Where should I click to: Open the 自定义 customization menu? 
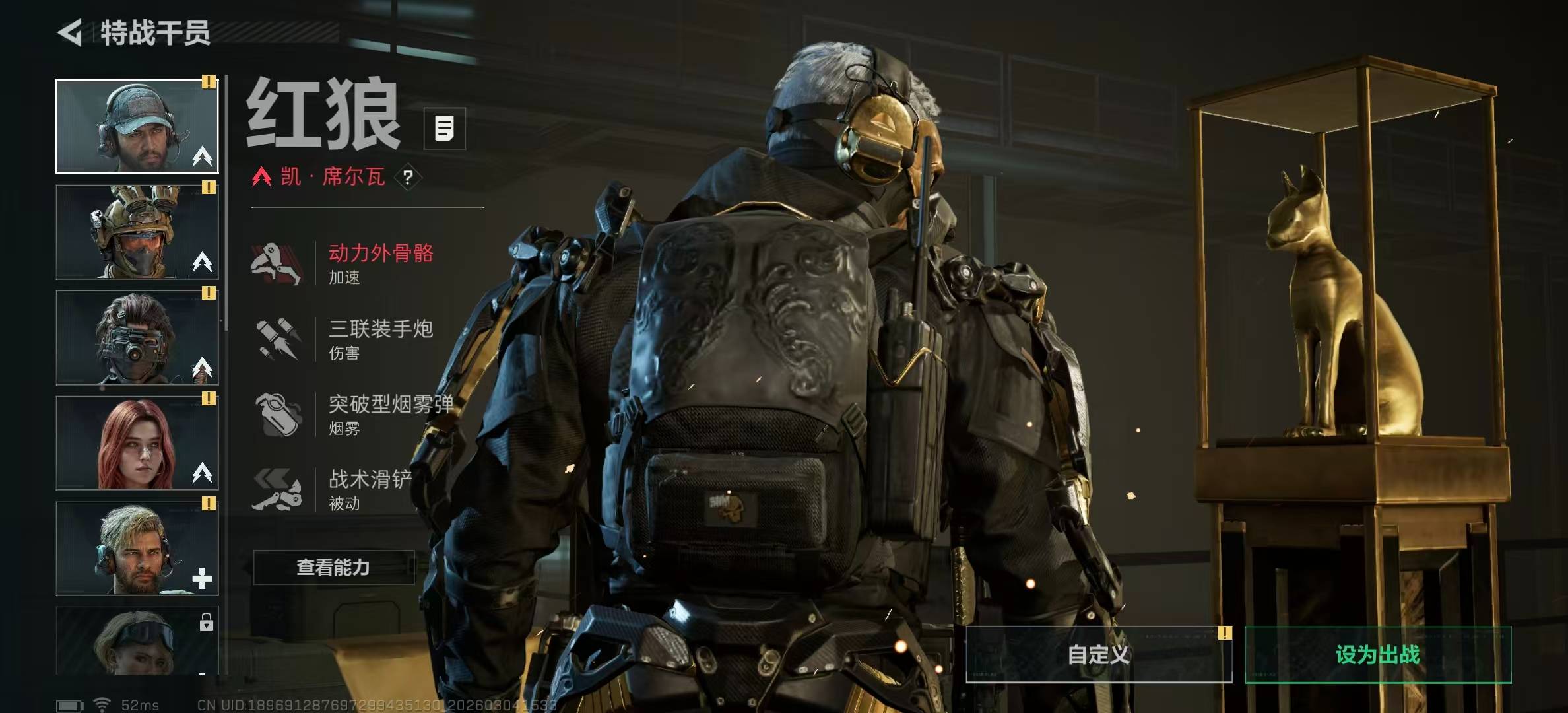coord(1098,654)
